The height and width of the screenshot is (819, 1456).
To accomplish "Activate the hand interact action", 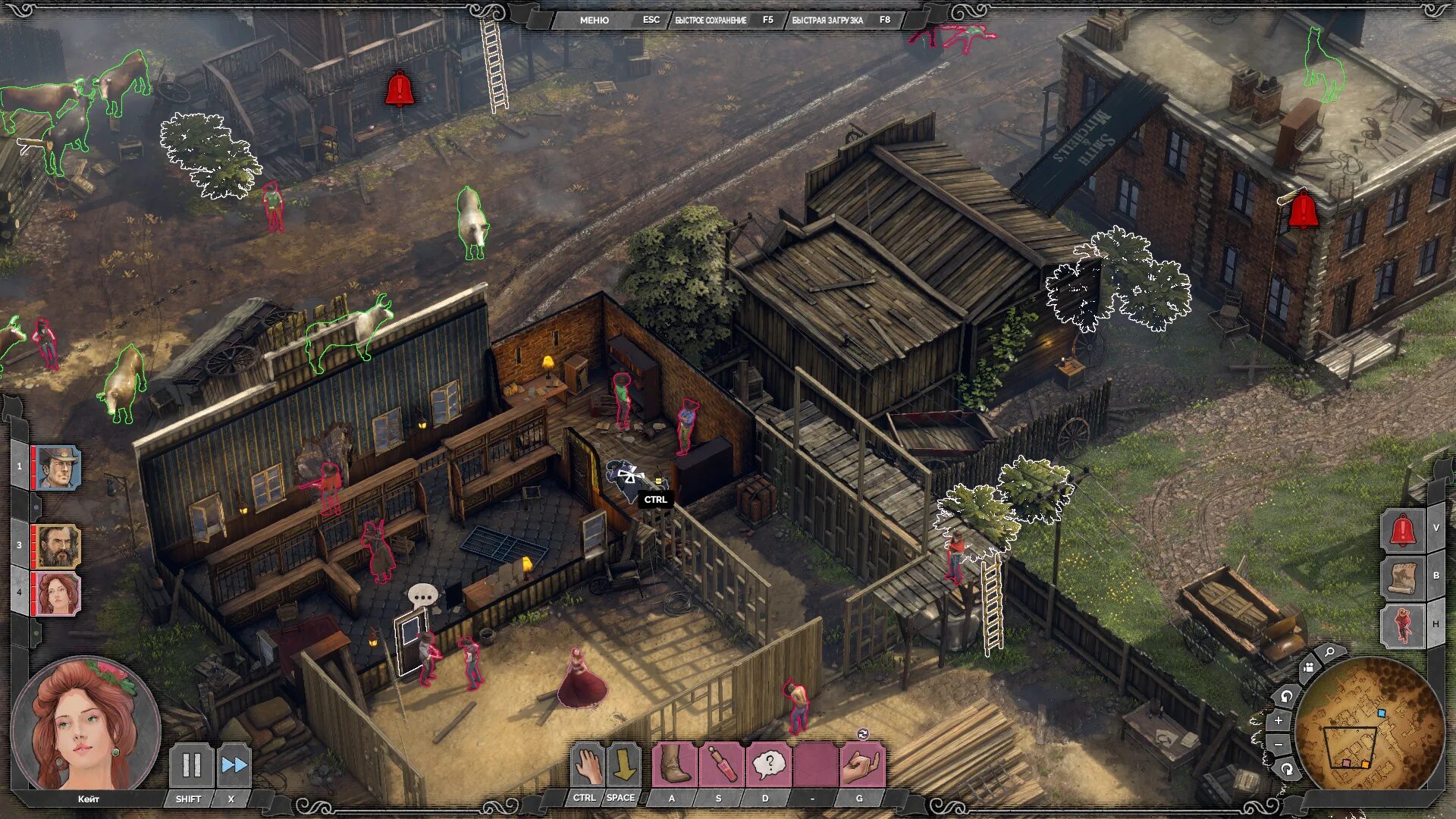I will coord(586,765).
